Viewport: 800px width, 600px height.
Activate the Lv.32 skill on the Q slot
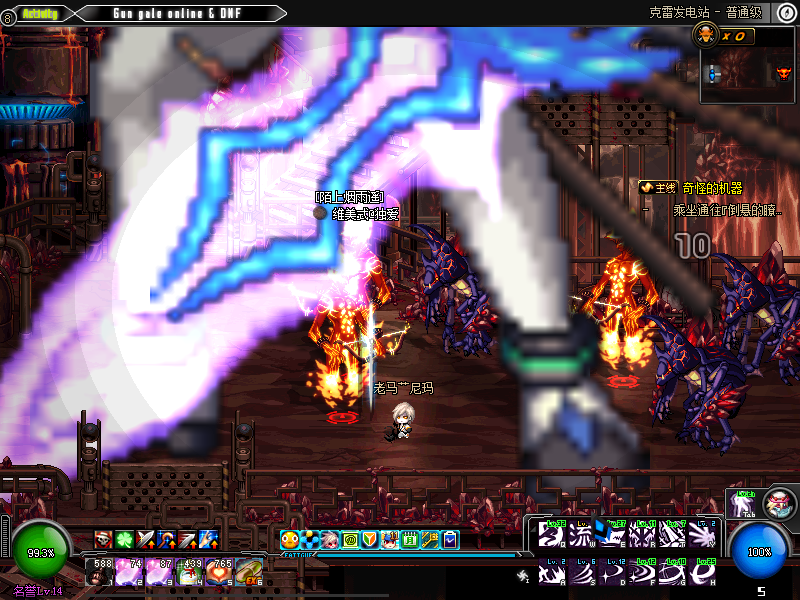(552, 533)
